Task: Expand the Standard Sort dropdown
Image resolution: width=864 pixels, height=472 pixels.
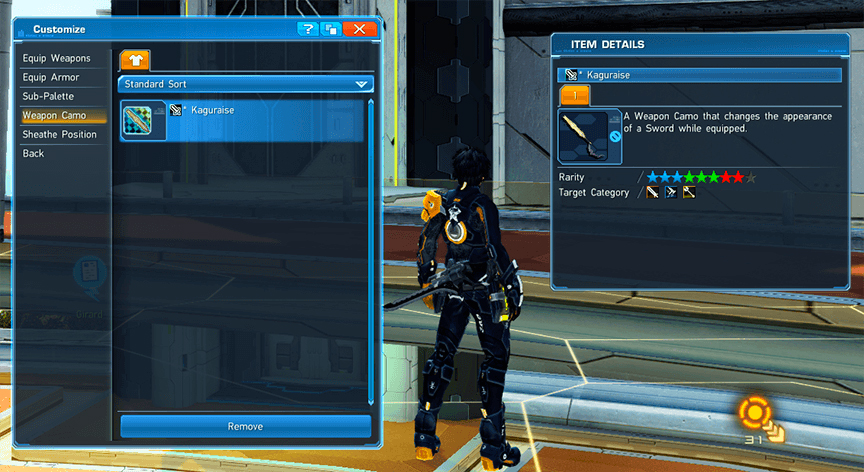Action: point(246,84)
